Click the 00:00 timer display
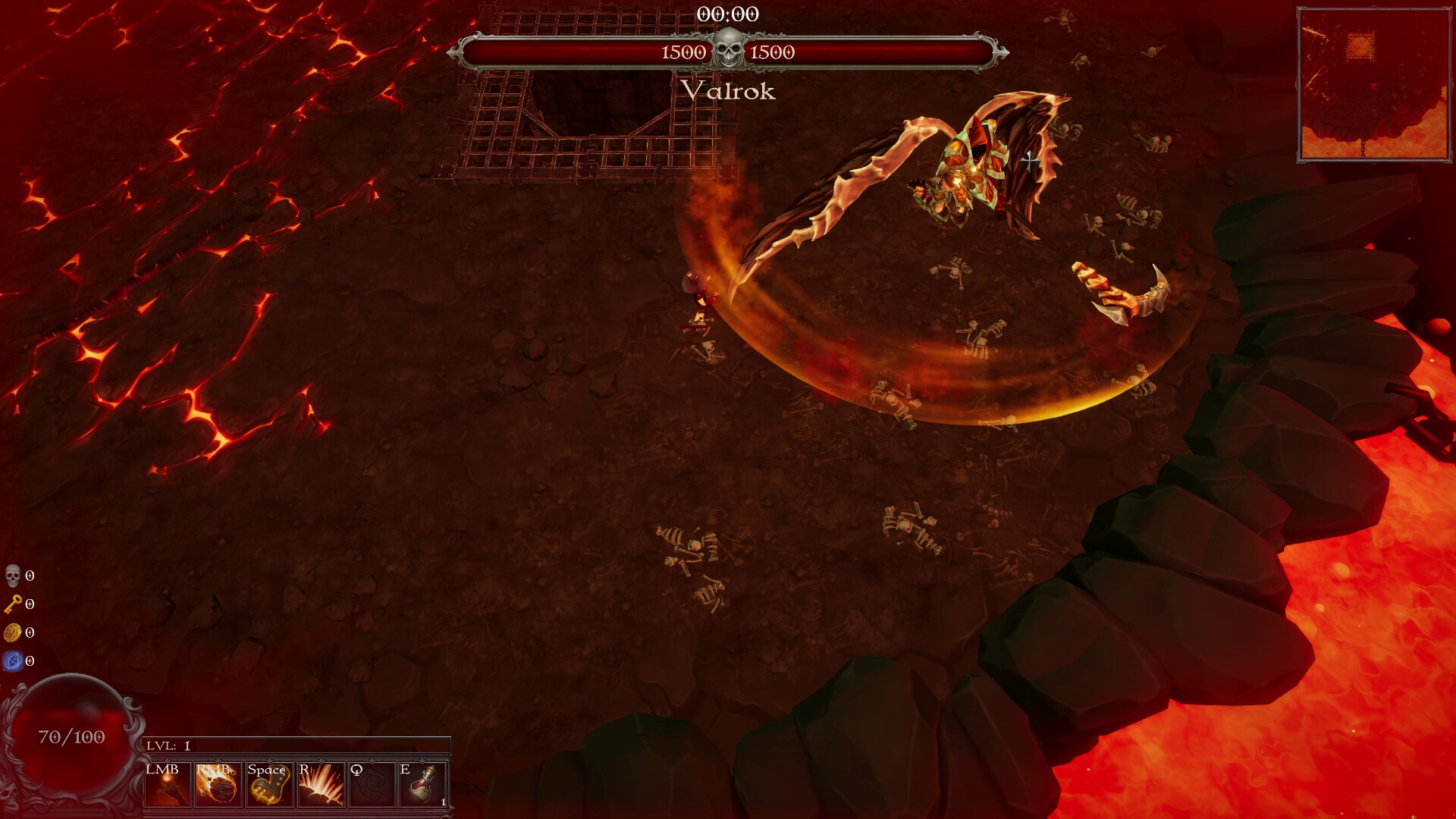 click(728, 12)
